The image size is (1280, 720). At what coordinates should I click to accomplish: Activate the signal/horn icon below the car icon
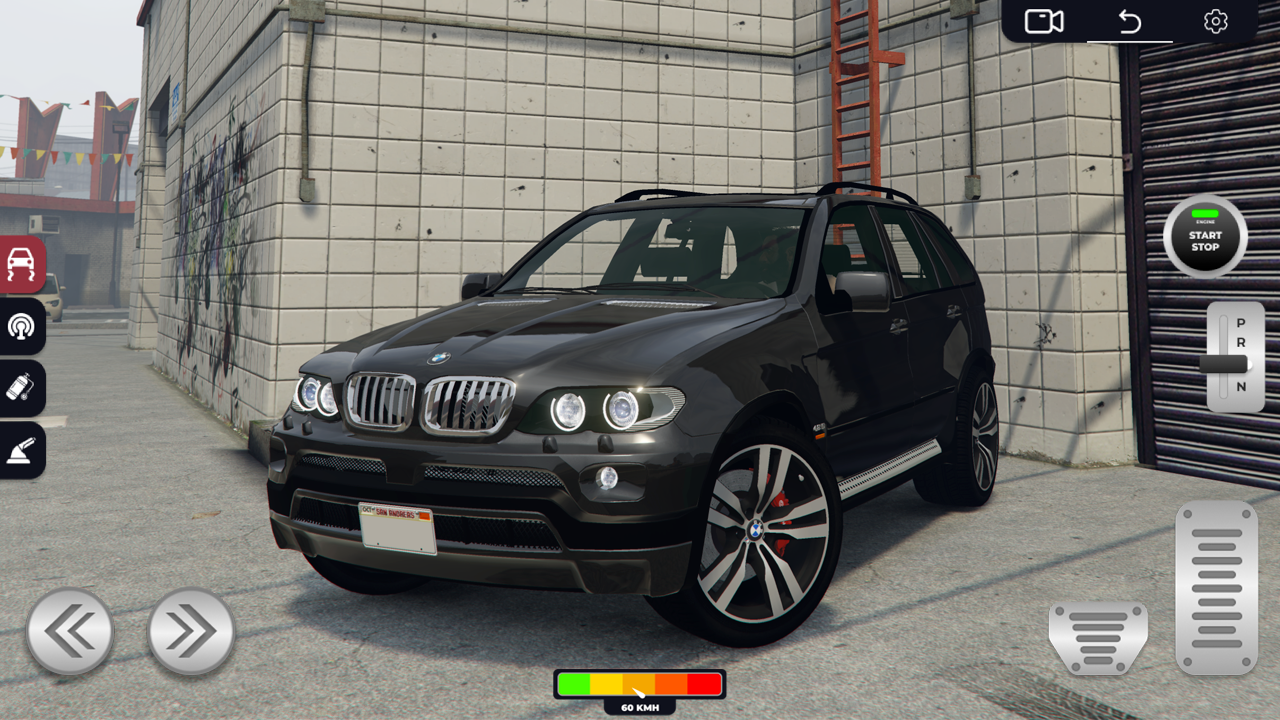click(20, 327)
